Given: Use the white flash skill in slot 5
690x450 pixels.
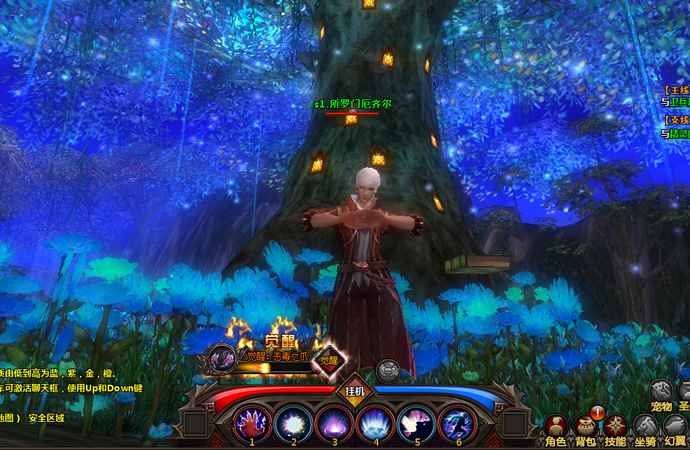Looking at the screenshot, I should pos(414,423).
